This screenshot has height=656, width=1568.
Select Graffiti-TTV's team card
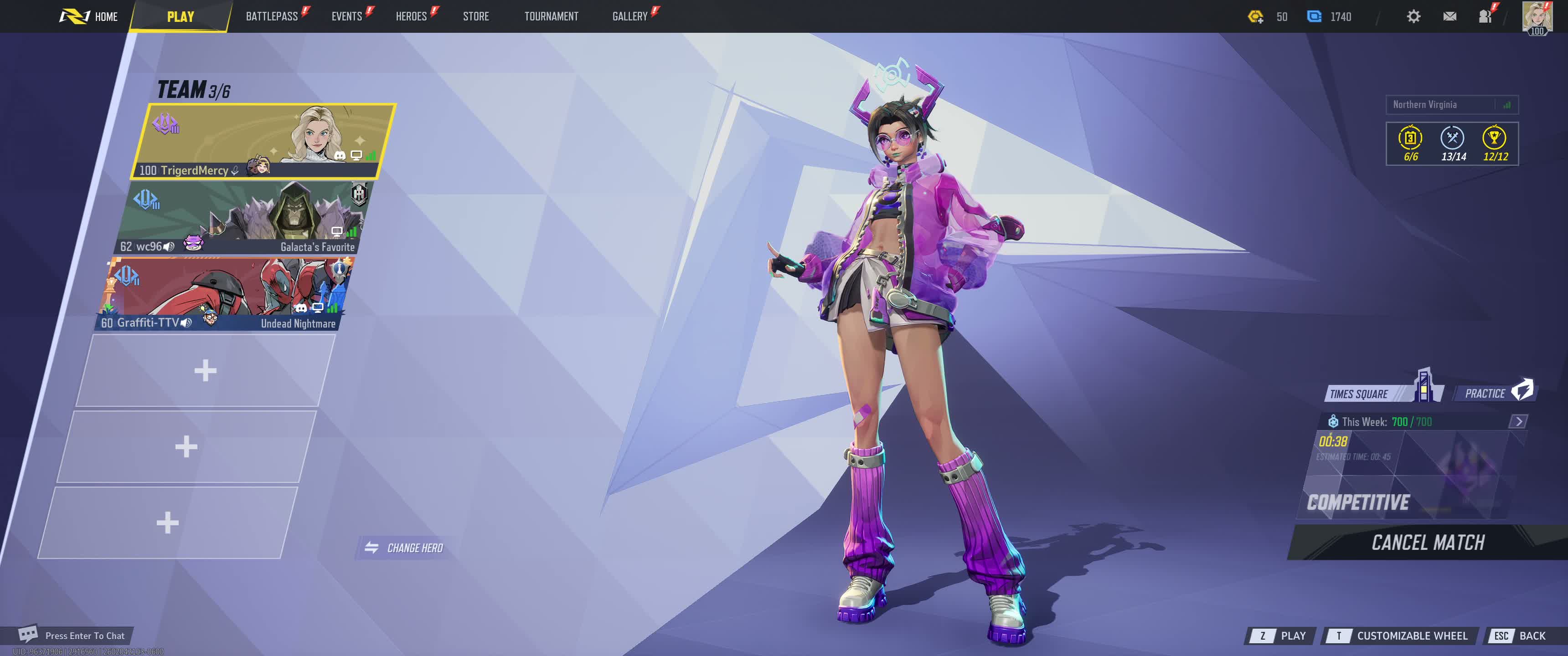[225, 294]
